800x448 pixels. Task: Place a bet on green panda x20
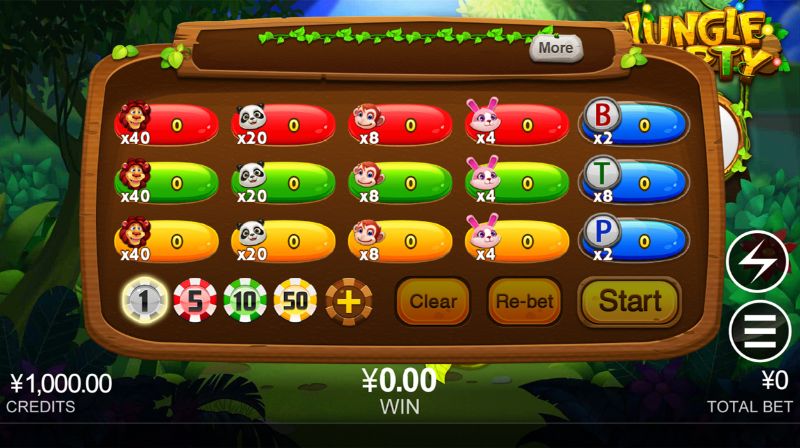tap(284, 183)
